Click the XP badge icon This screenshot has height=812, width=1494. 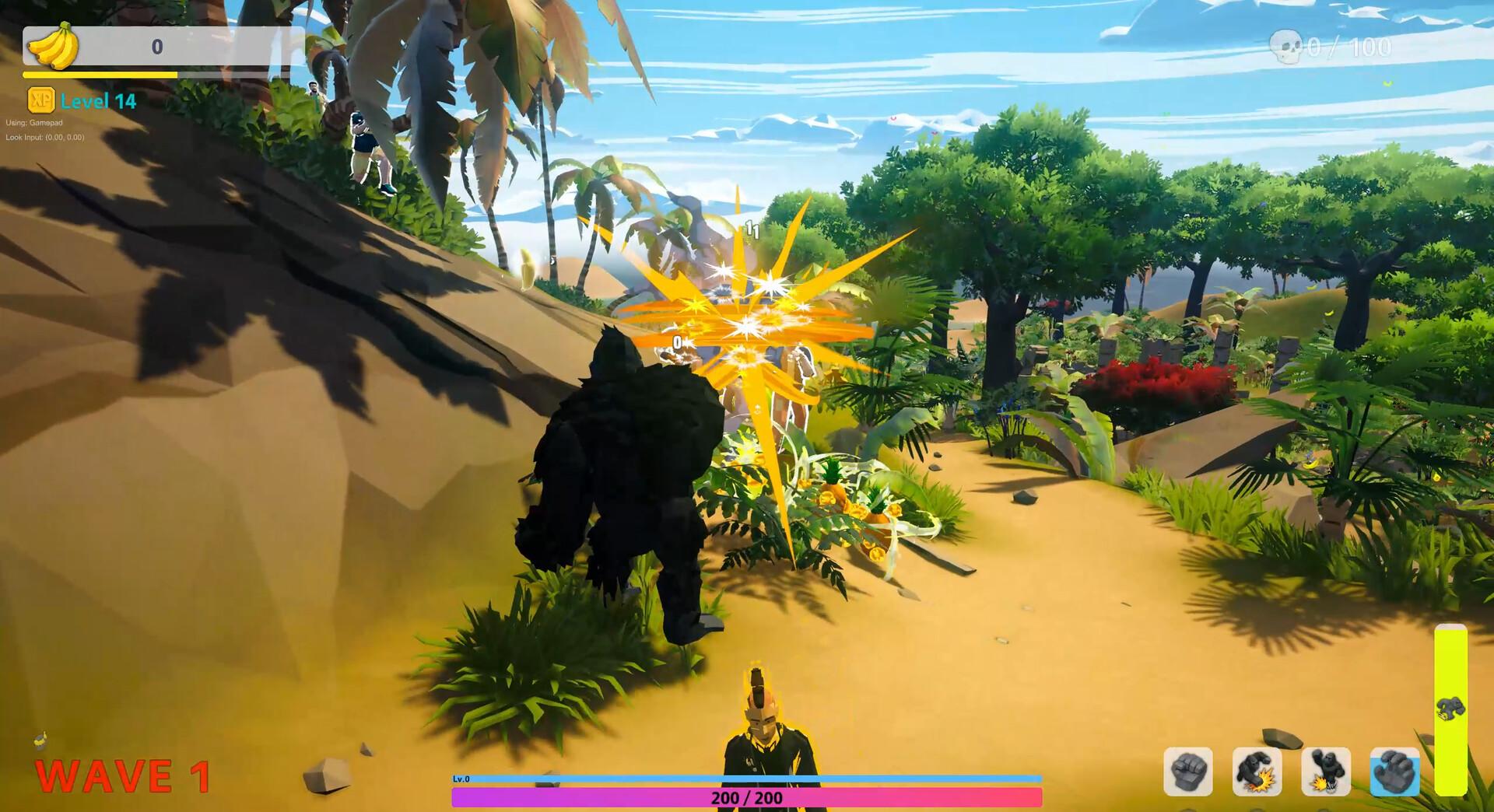pos(40,100)
